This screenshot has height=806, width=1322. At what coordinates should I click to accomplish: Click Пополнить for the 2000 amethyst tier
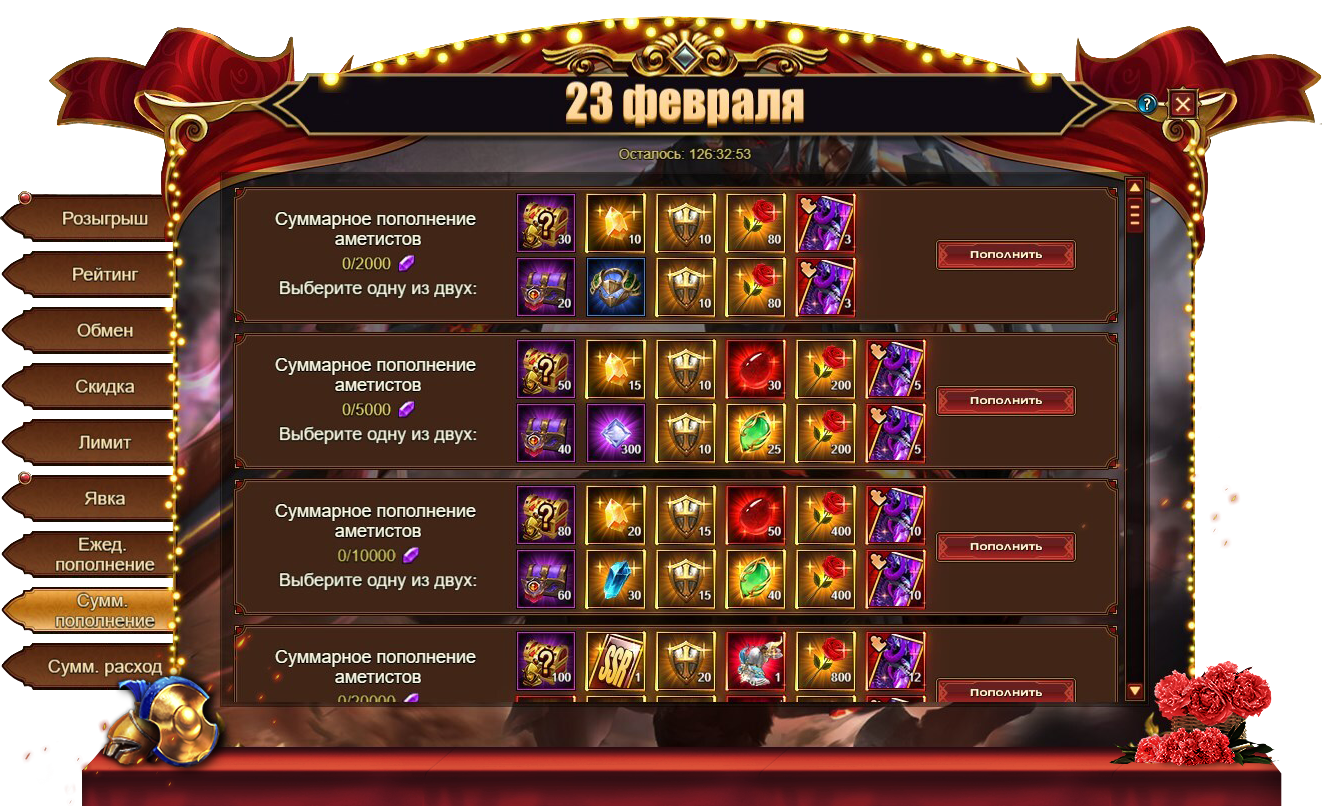tap(1005, 254)
